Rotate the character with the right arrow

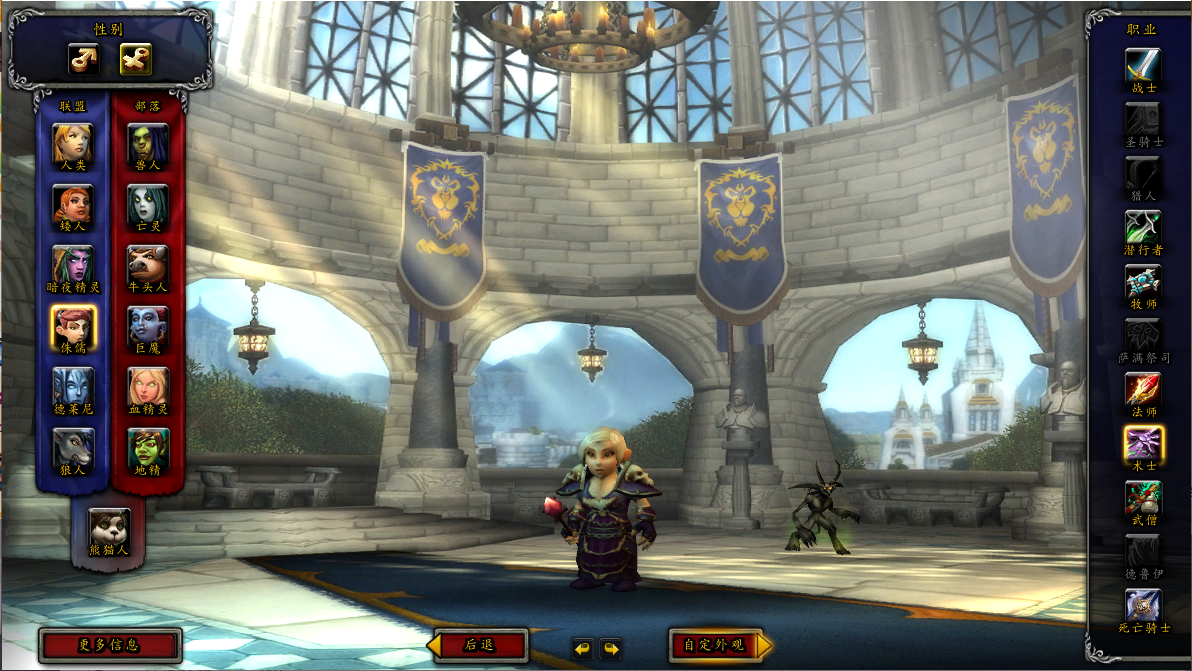click(610, 648)
